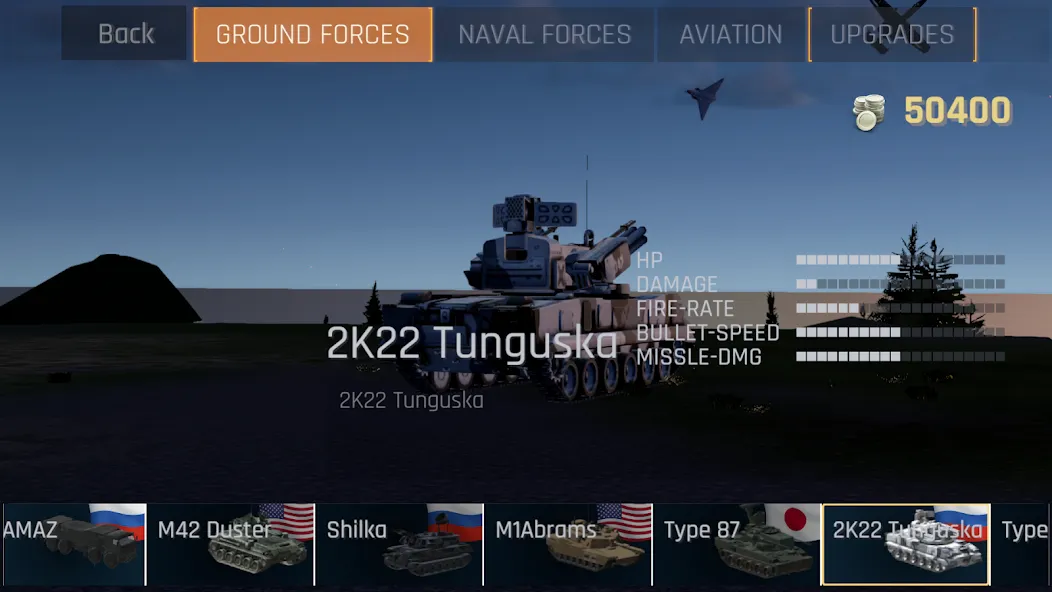Choose the Shilka vehicle tile
Screen dimensions: 1052x592
pyautogui.click(x=399, y=544)
